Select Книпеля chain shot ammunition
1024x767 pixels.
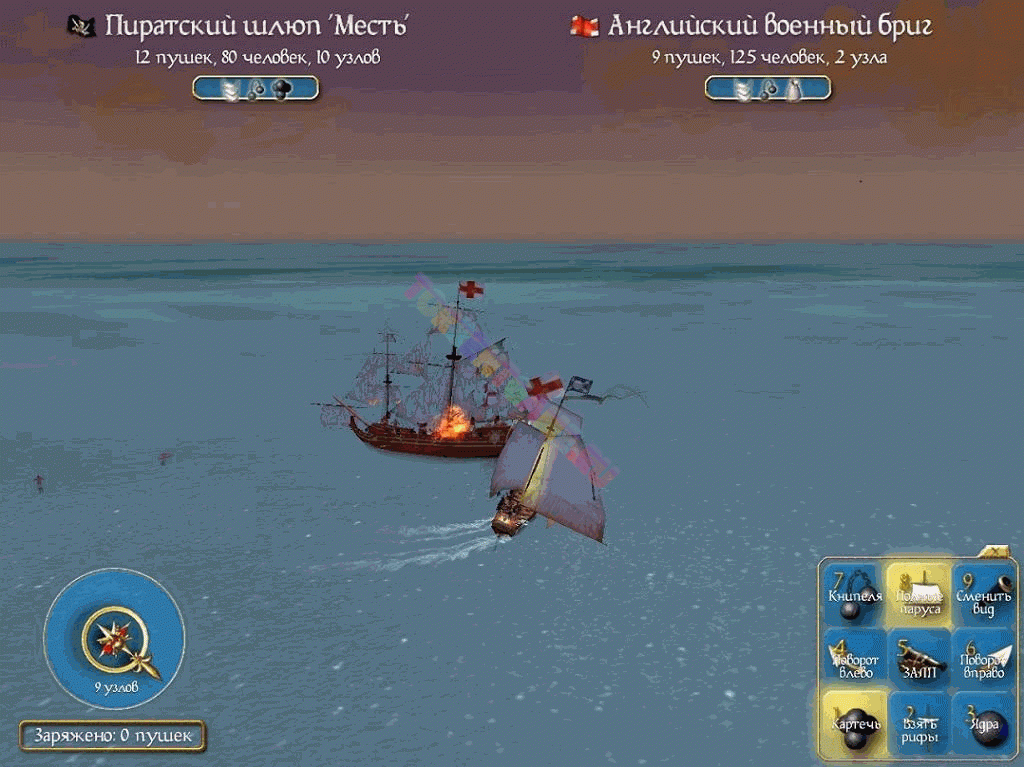855,594
